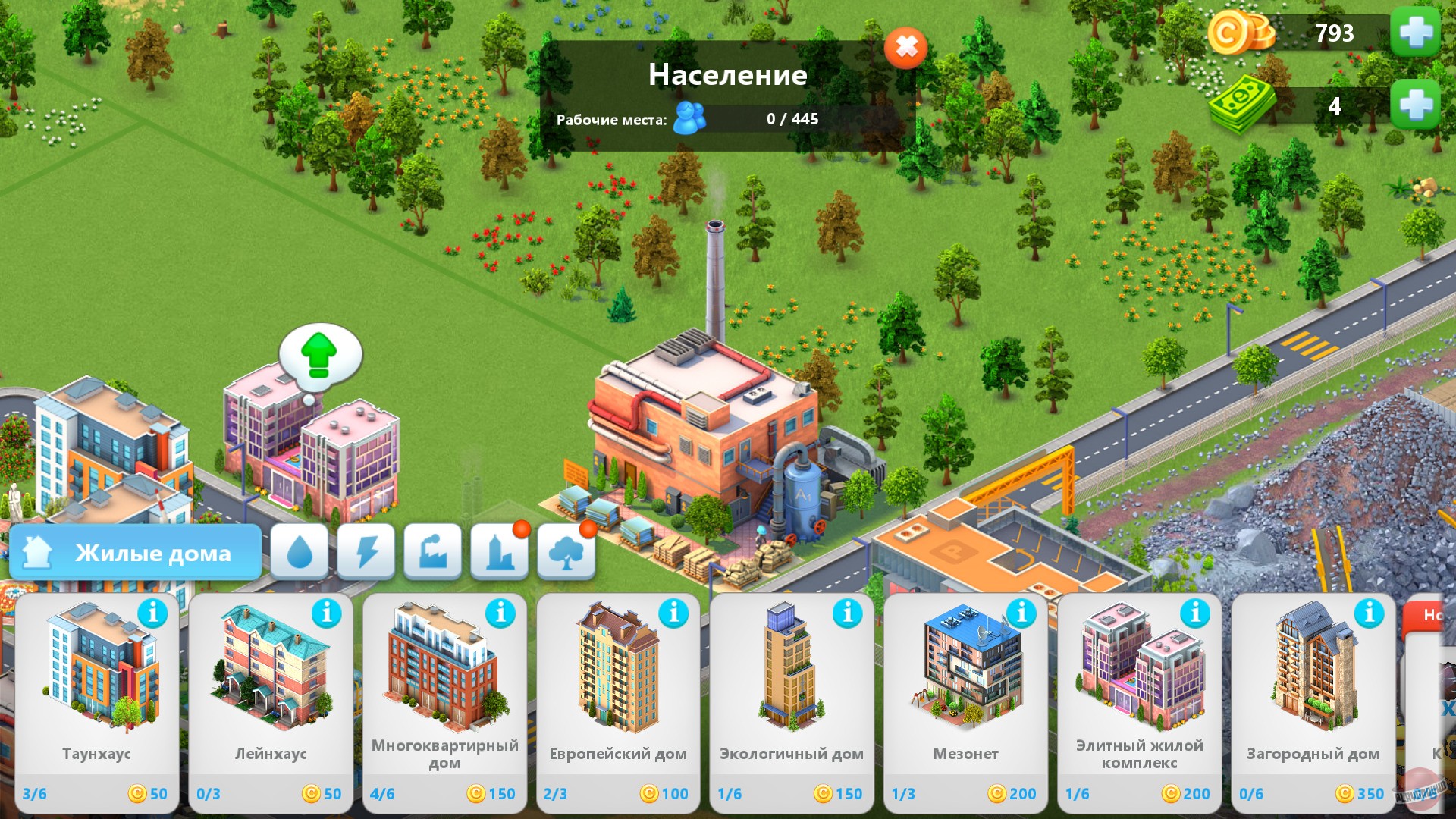Click the house icon on Жилые дома button

point(36,552)
